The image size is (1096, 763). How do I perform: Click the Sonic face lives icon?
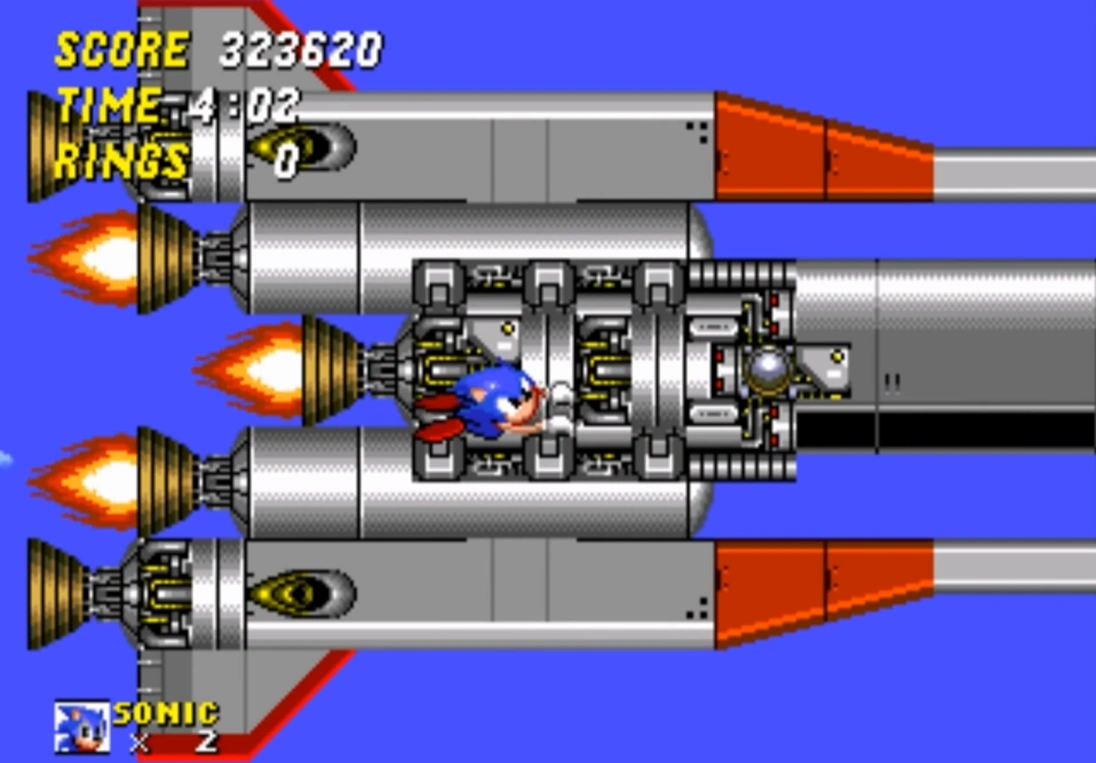coord(81,726)
